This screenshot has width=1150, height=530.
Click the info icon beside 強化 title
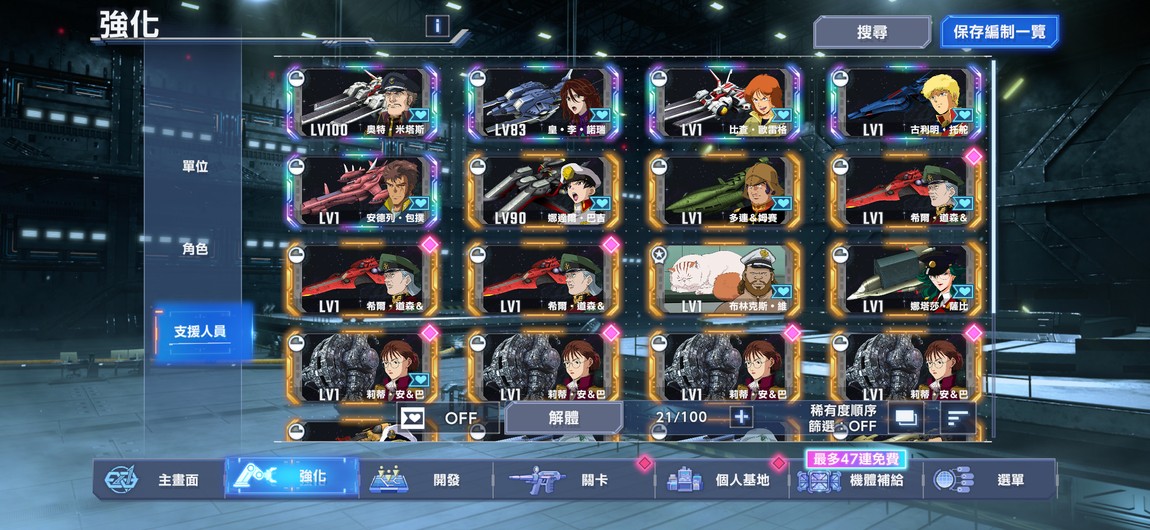[436, 26]
